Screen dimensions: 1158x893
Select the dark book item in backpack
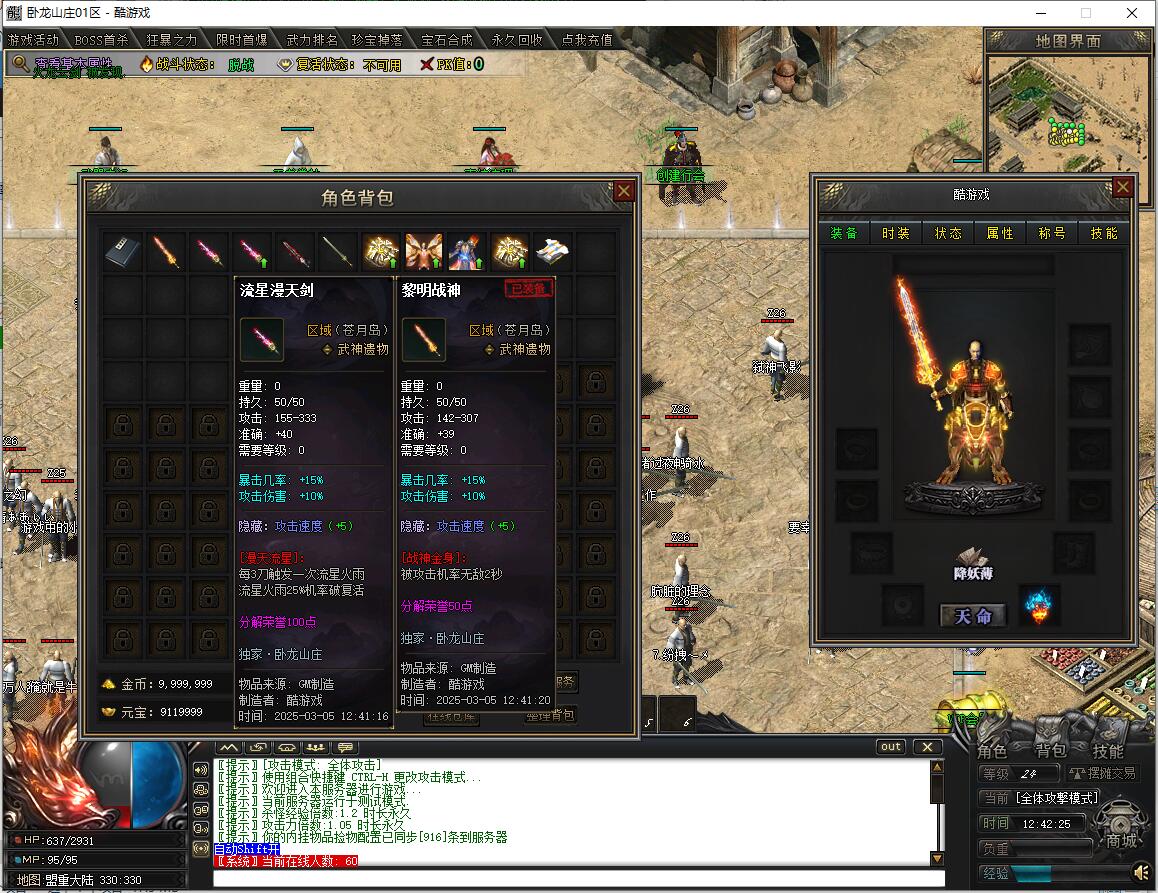pos(123,252)
